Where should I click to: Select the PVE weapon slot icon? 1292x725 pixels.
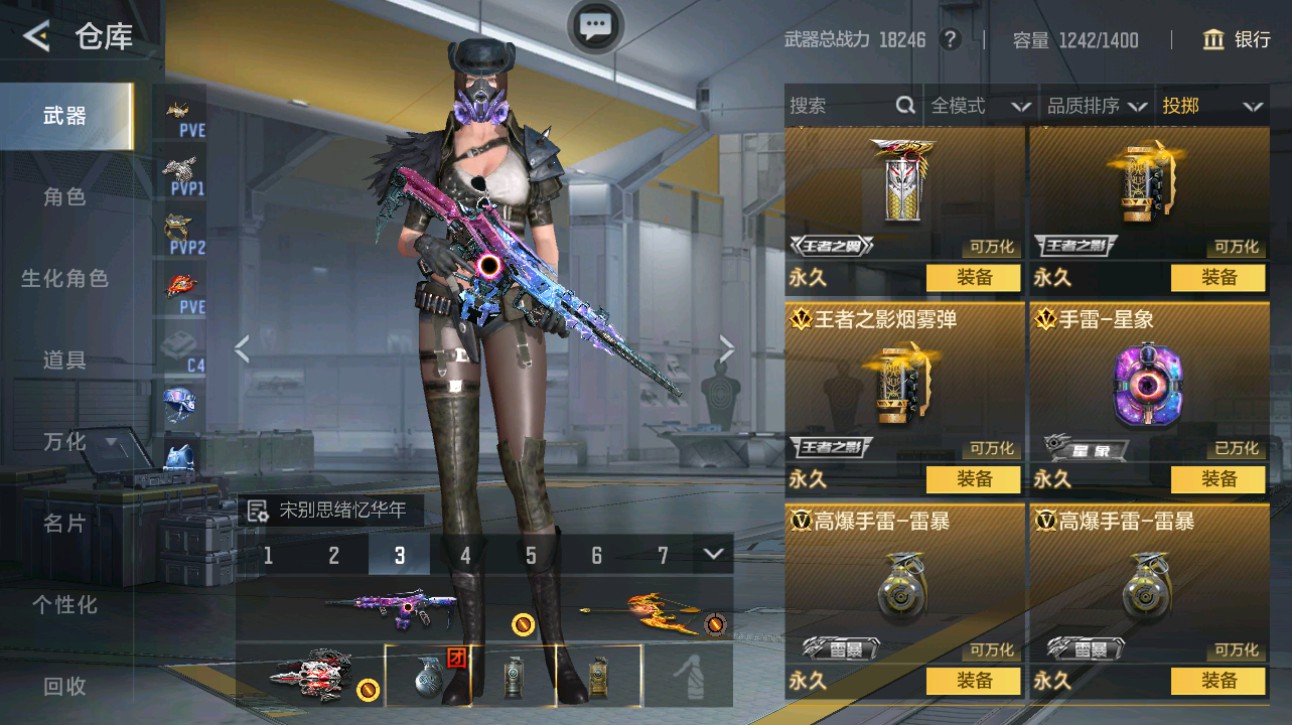pos(178,110)
